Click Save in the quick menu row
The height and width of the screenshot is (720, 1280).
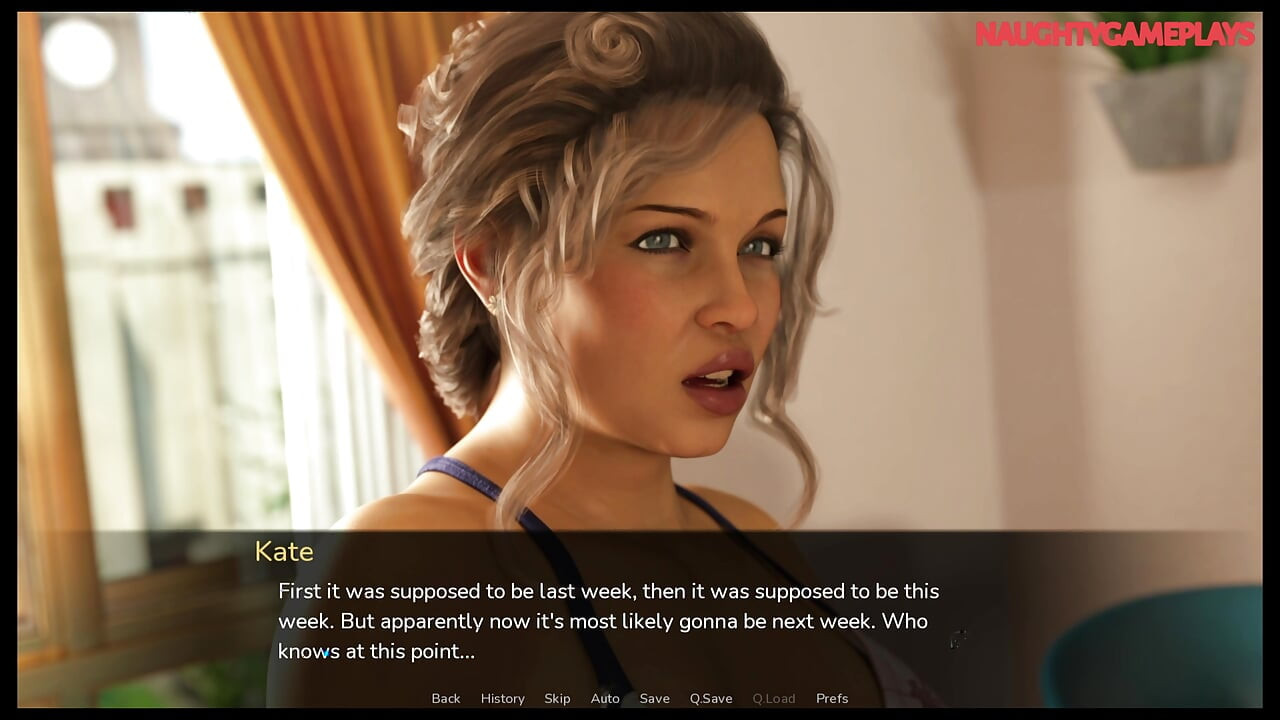[655, 698]
